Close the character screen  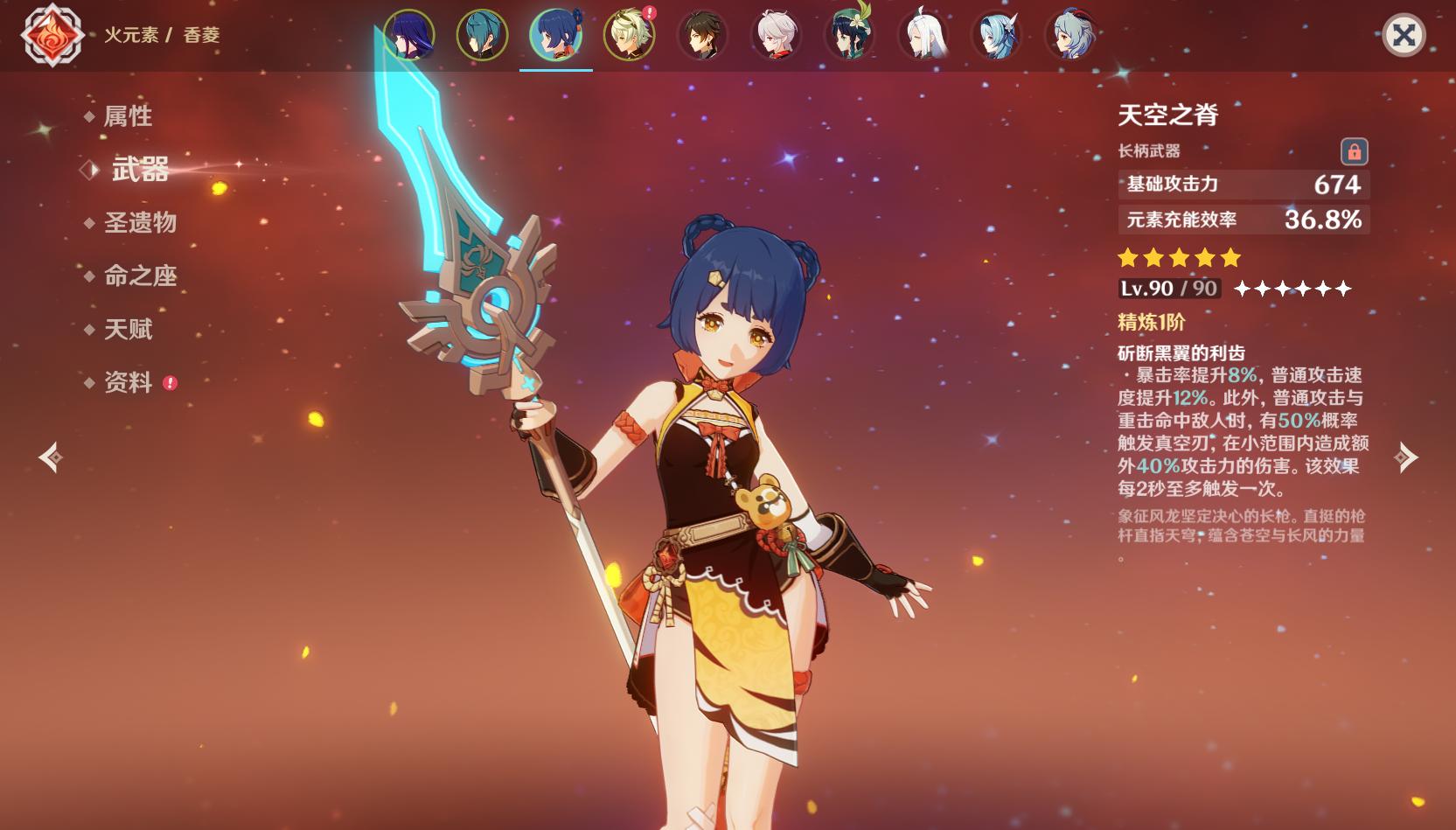[1404, 35]
